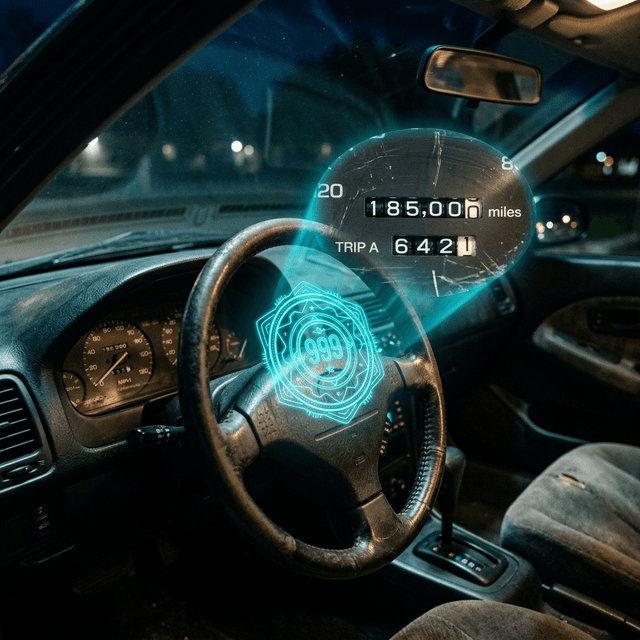Select the glowing 999 emblem

tap(320, 352)
